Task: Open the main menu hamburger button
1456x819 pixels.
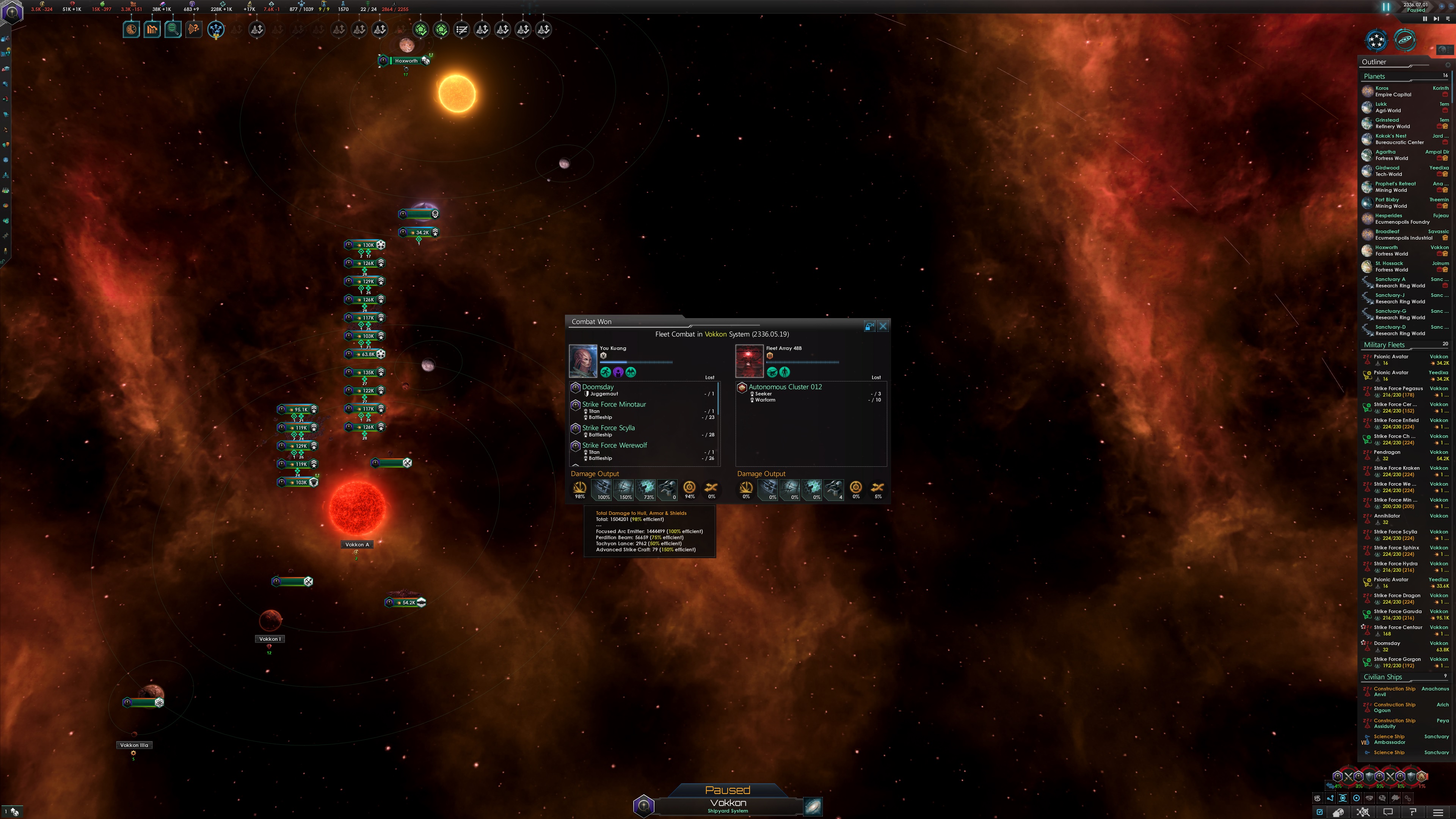Action: click(x=1438, y=813)
